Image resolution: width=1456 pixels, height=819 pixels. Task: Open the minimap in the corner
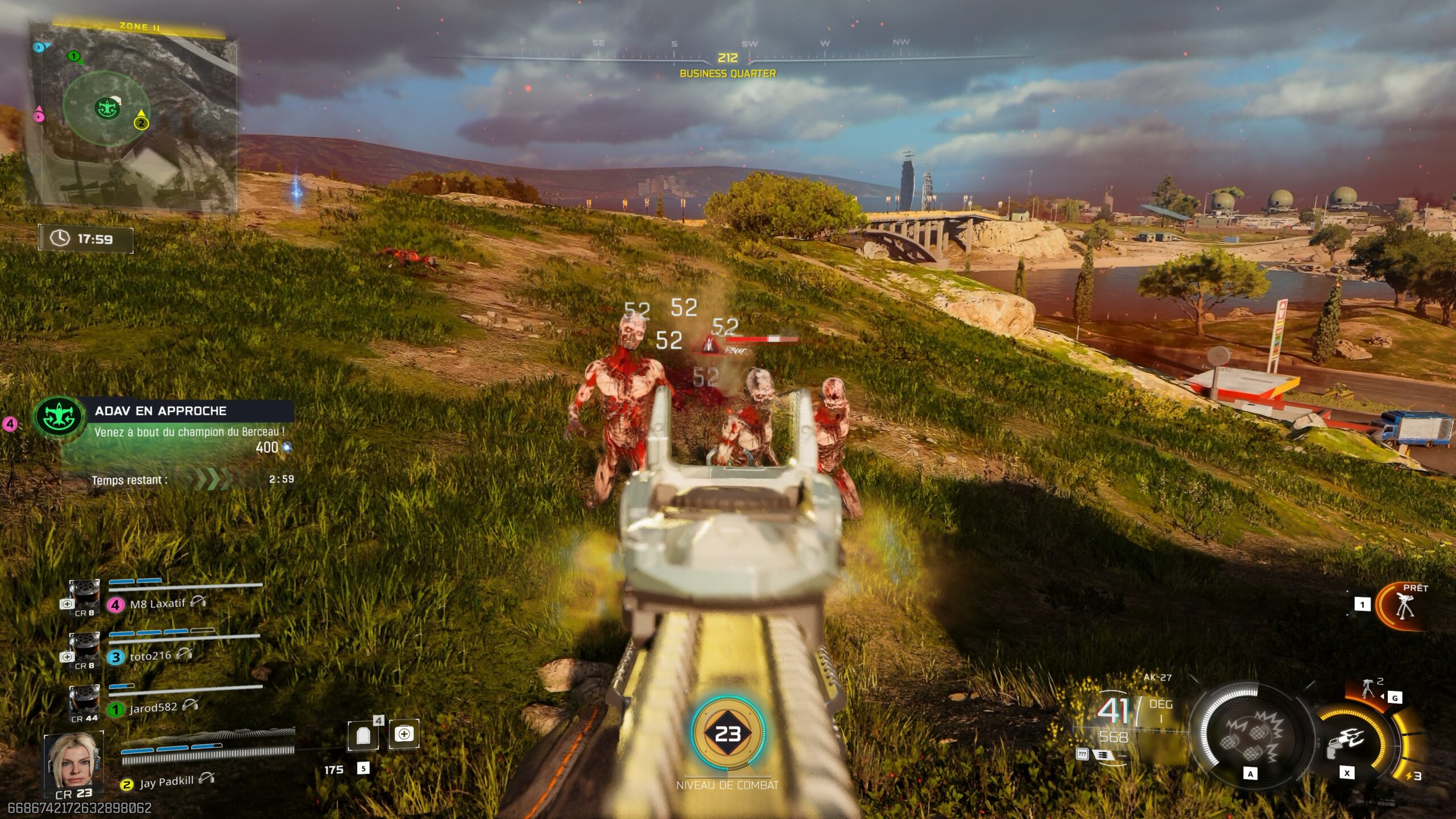coord(134,117)
